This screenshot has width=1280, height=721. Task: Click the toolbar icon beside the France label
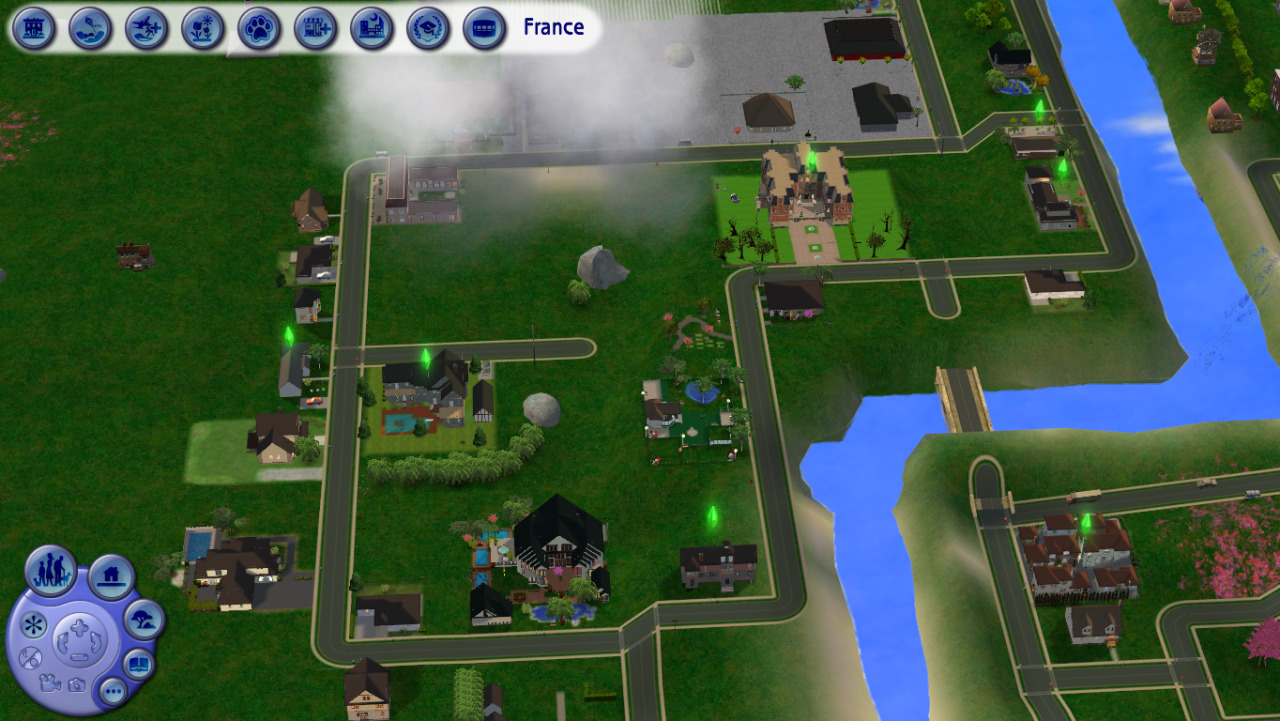tap(484, 28)
